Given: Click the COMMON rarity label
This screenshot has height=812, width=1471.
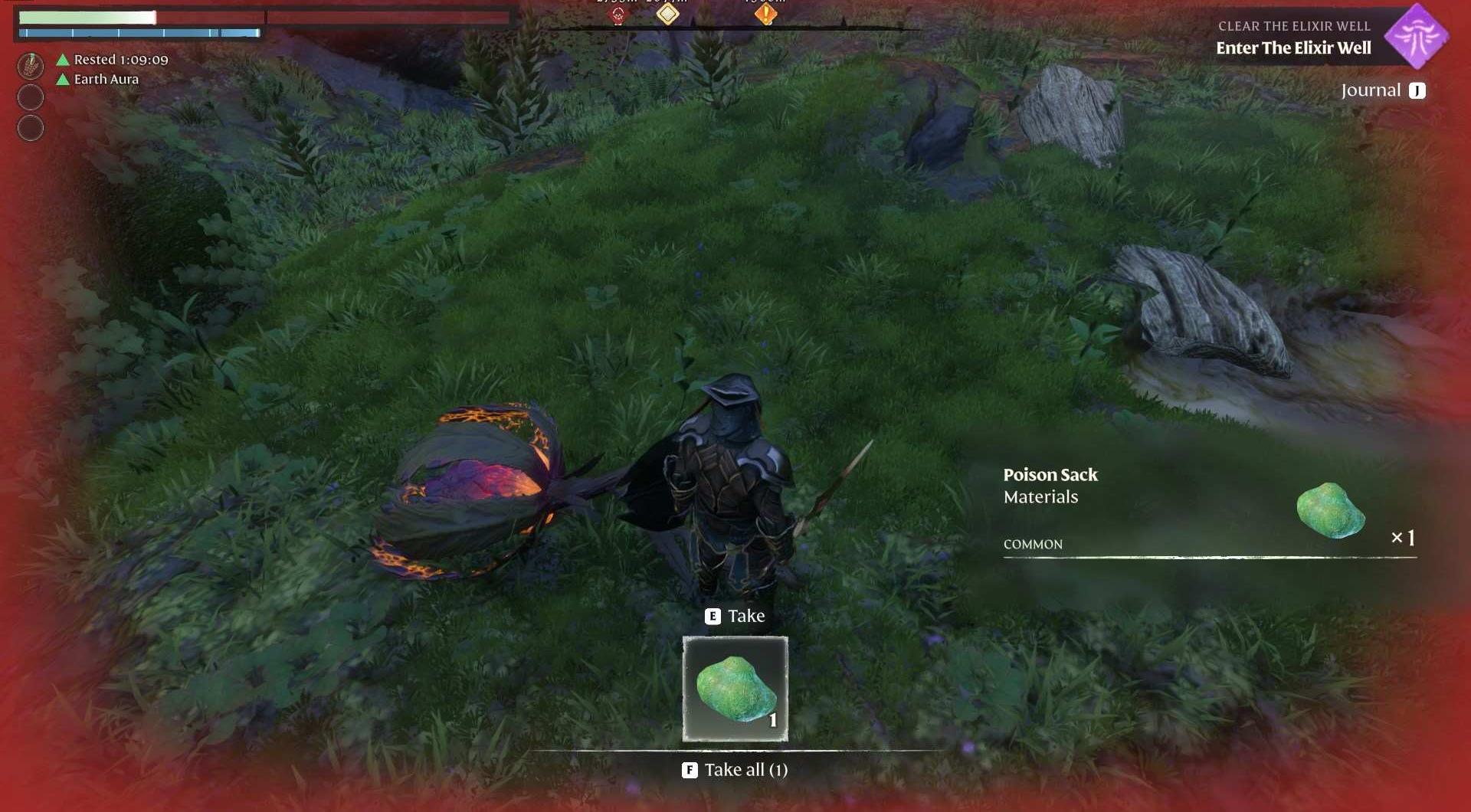Looking at the screenshot, I should (x=1032, y=544).
